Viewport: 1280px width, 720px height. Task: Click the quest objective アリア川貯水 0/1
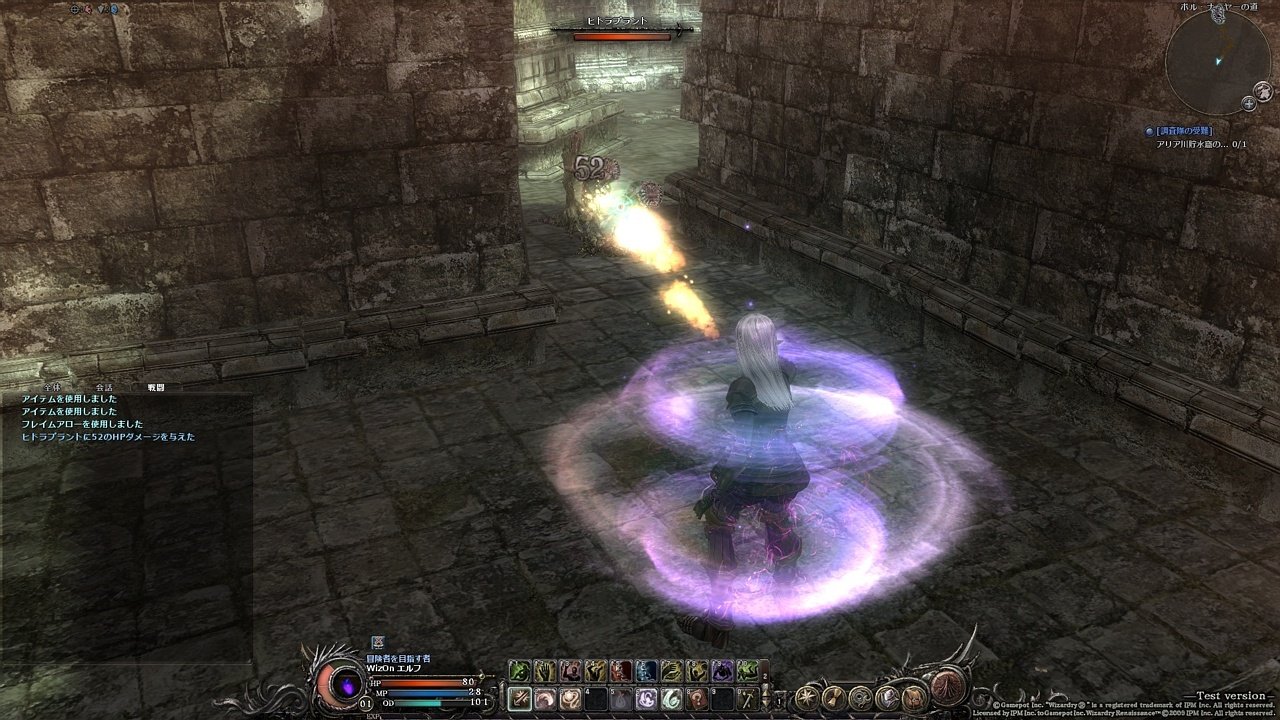click(x=1200, y=145)
